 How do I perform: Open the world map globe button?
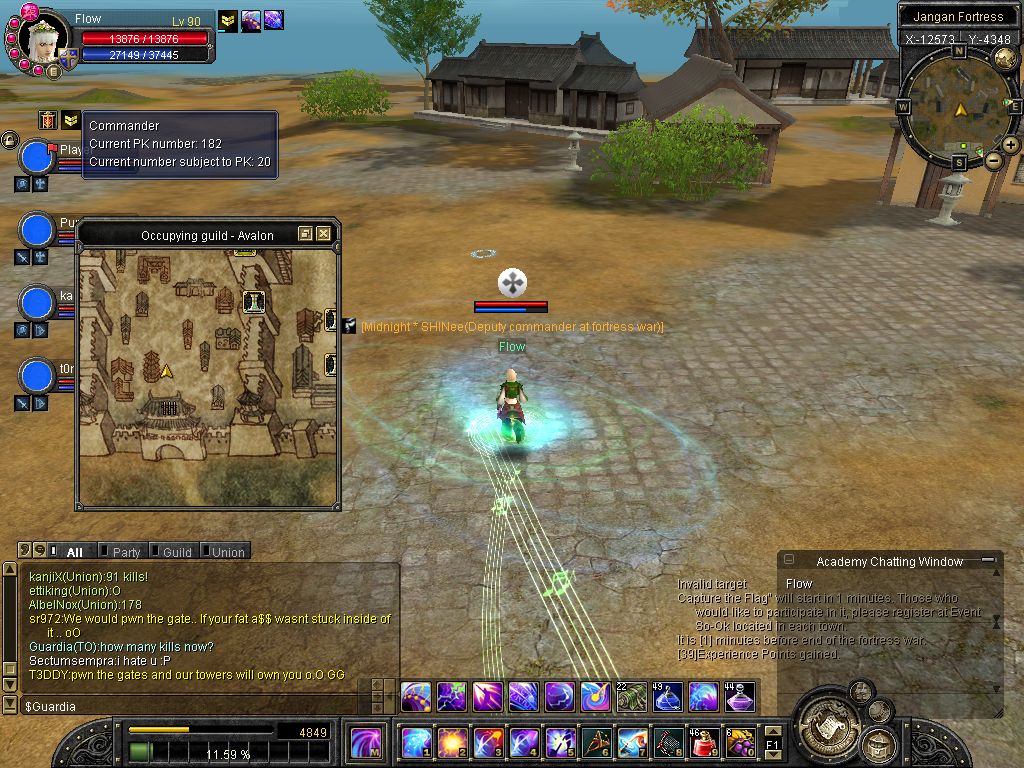pos(1005,58)
